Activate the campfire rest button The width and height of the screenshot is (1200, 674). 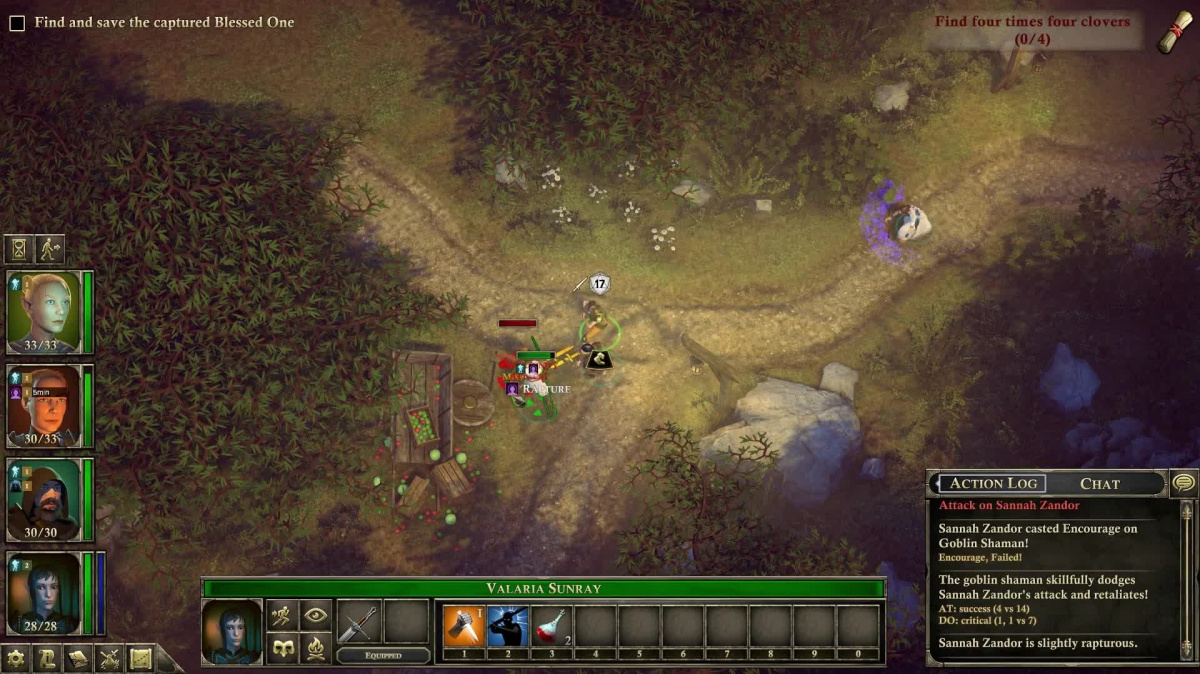pos(315,649)
